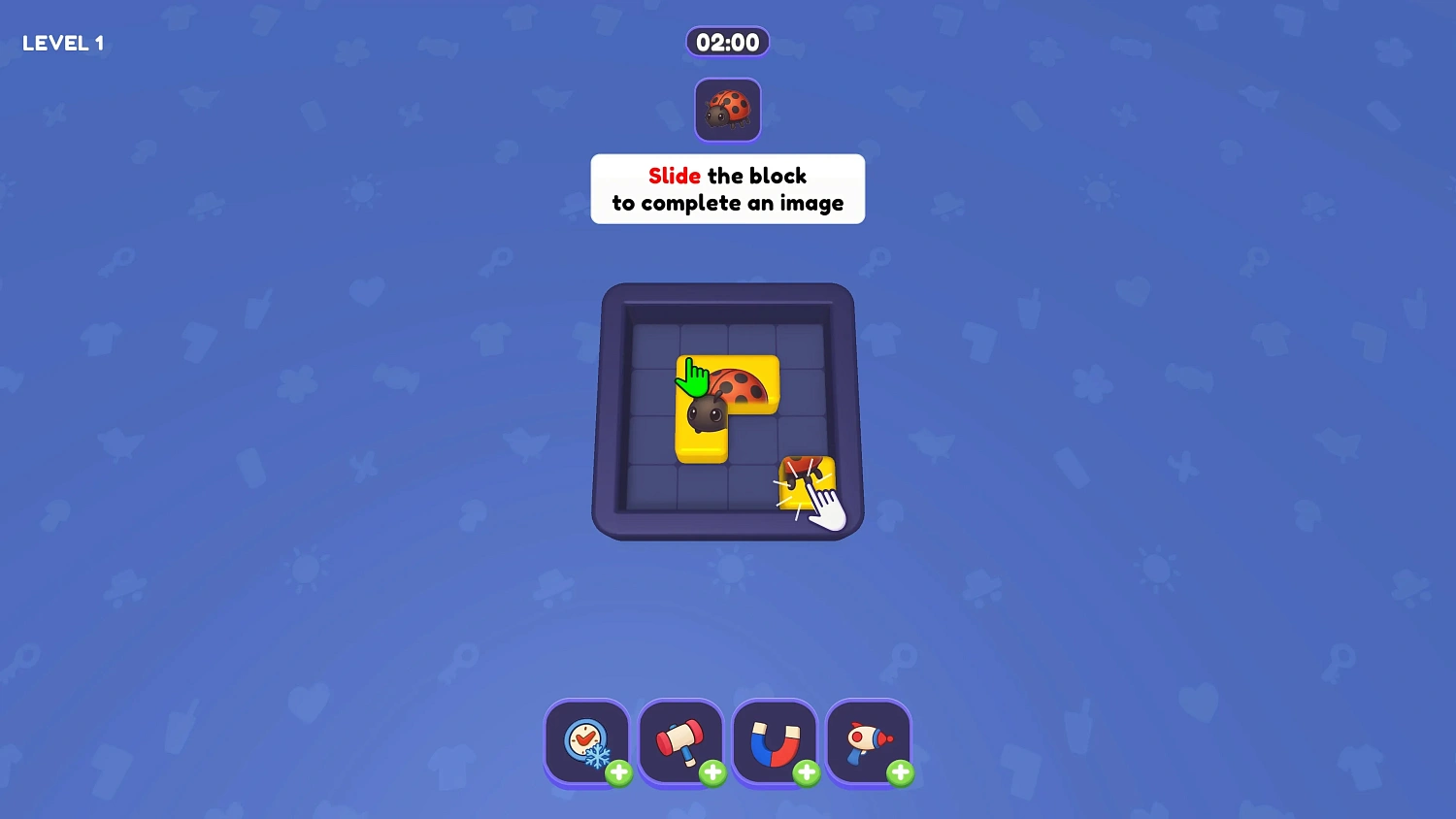Select the freeze timer booster
The image size is (1456, 819).
coord(586,741)
